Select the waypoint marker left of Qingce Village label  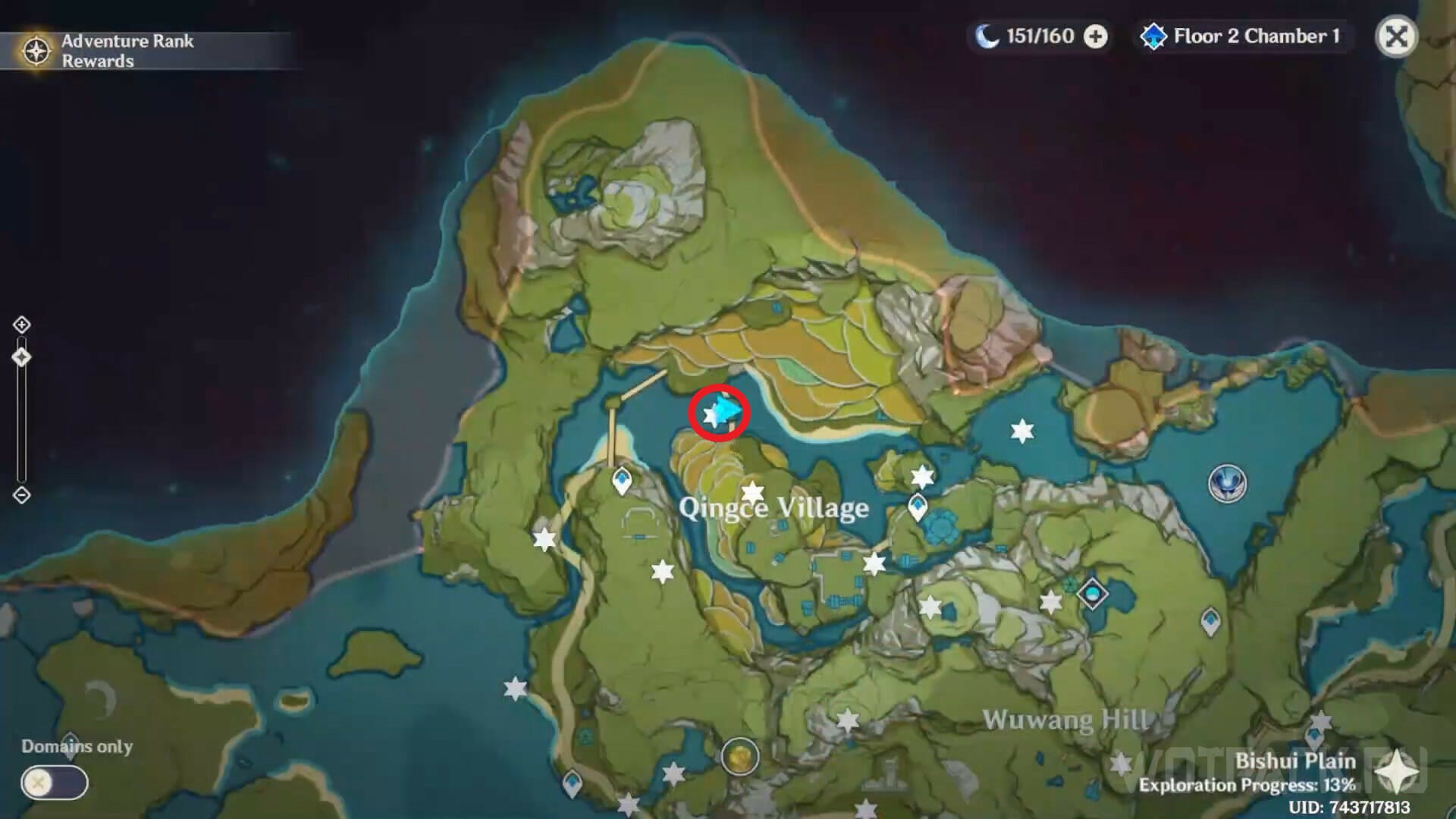click(x=622, y=481)
